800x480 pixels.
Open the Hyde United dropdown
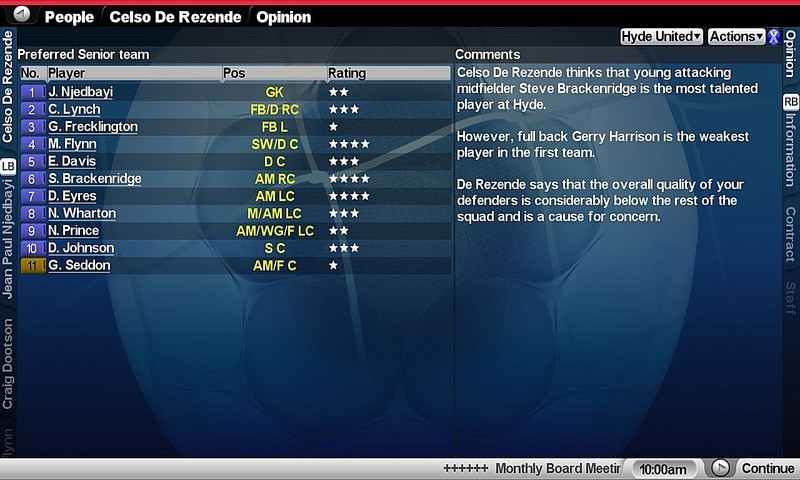click(661, 36)
